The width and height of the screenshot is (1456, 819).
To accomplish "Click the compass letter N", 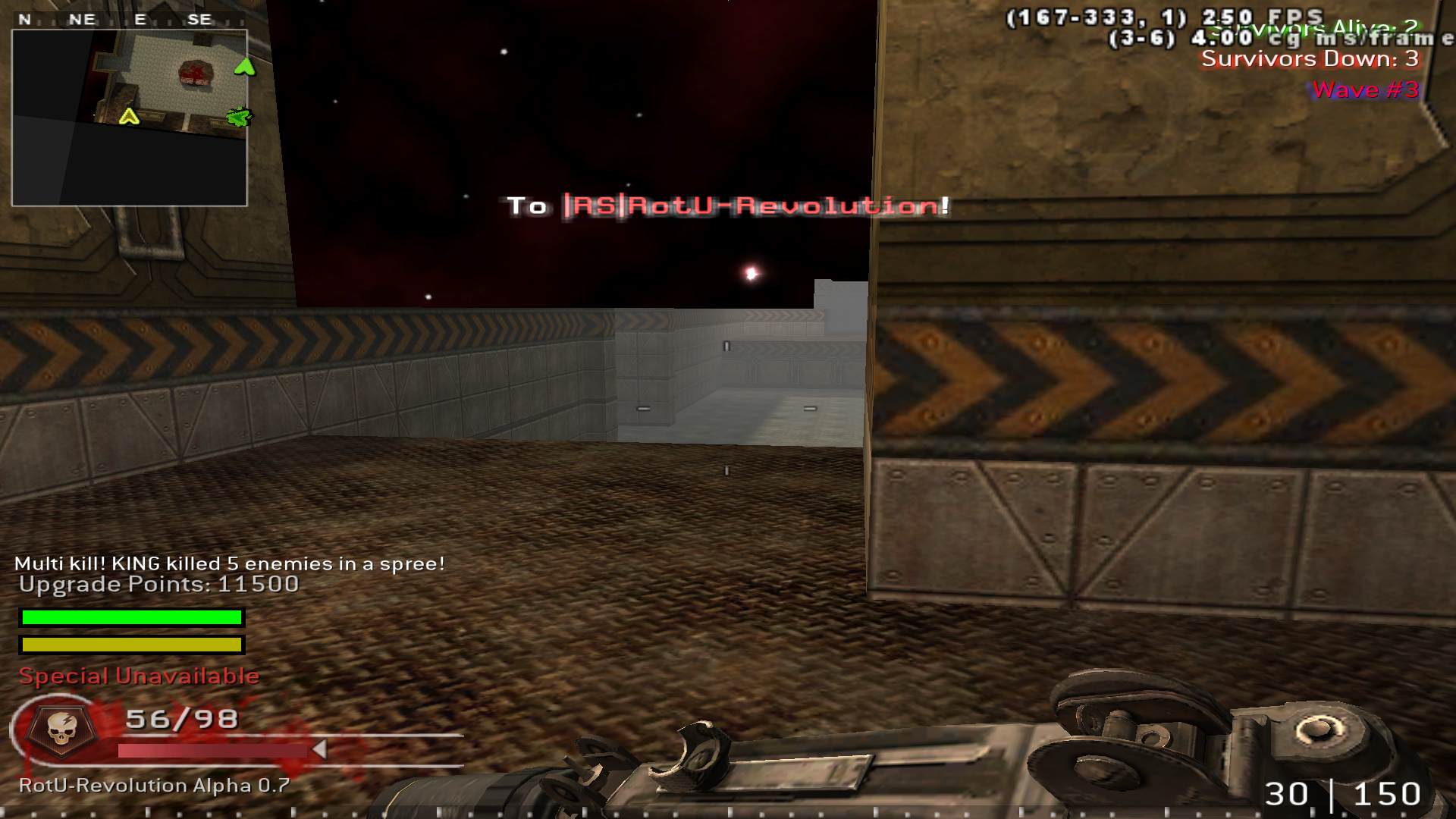I will [25, 19].
